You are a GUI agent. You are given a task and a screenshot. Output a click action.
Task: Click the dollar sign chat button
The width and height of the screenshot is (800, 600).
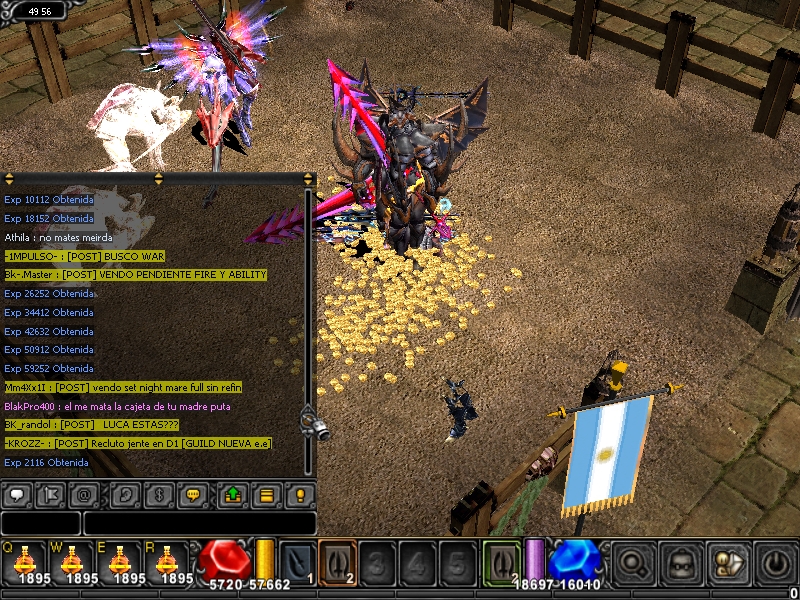(x=158, y=495)
